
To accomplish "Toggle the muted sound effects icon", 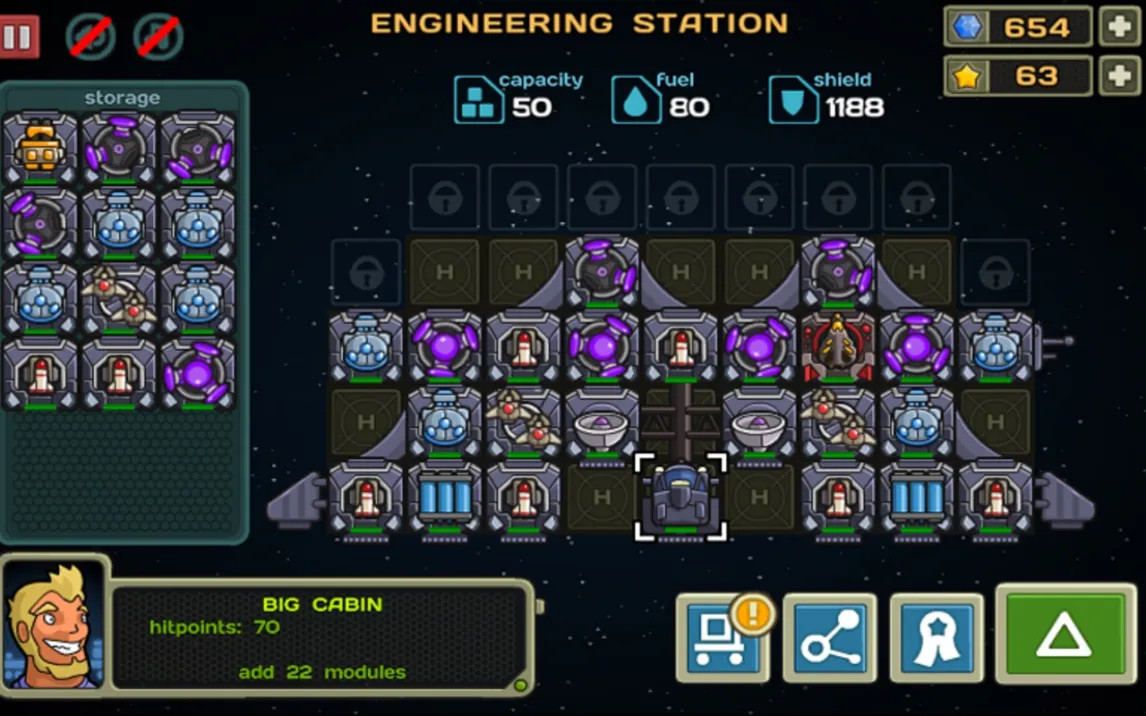I will pyautogui.click(x=91, y=37).
